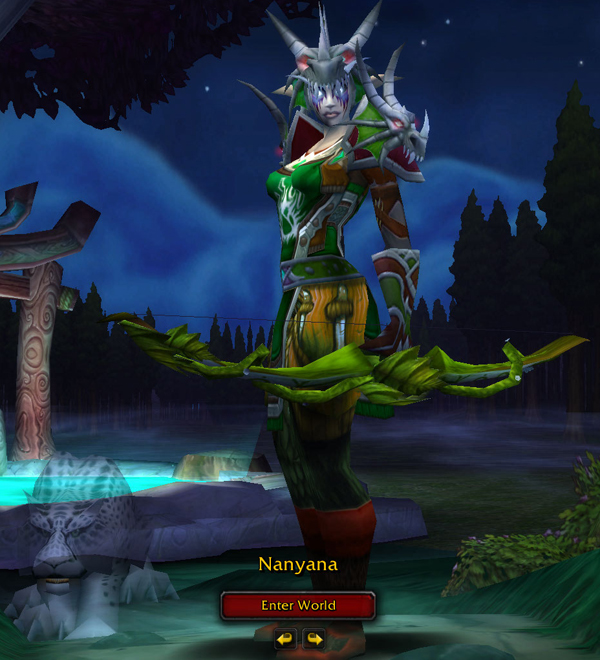Click the Enter World button
Screen dimensions: 600x660
coord(298,605)
